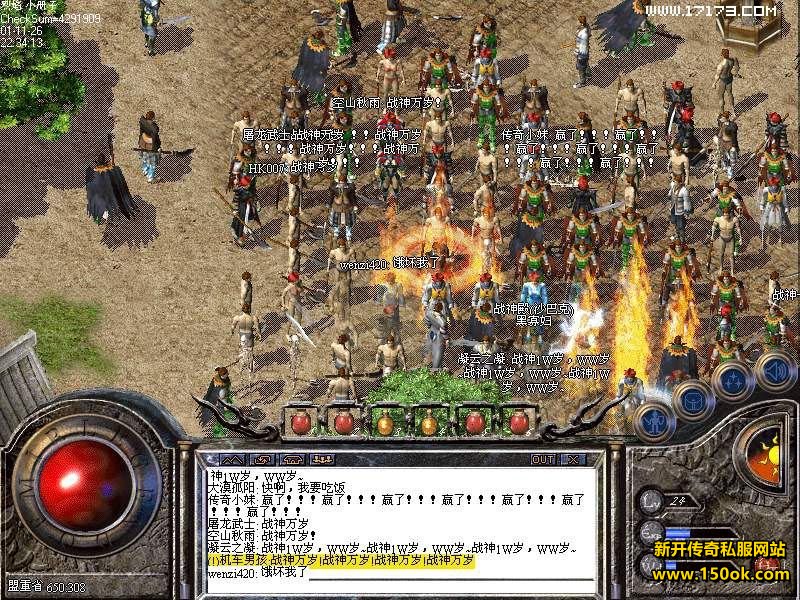Viewport: 800px width, 600px height.
Task: Click the group members icon above chat
Action: point(322,459)
